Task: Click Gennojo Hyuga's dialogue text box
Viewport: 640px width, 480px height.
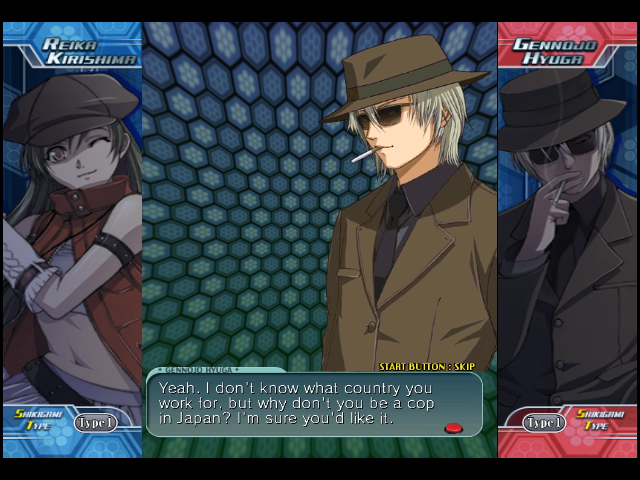Action: pos(314,405)
